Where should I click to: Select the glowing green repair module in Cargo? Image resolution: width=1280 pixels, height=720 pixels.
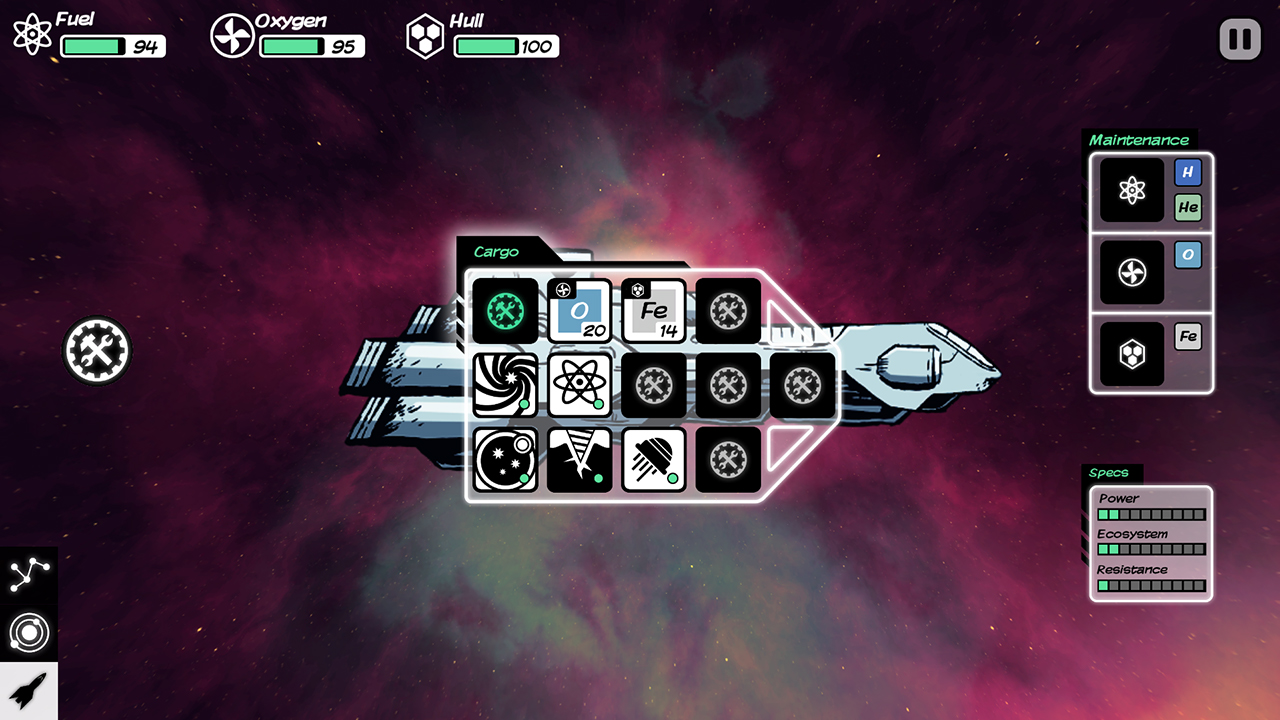click(503, 311)
